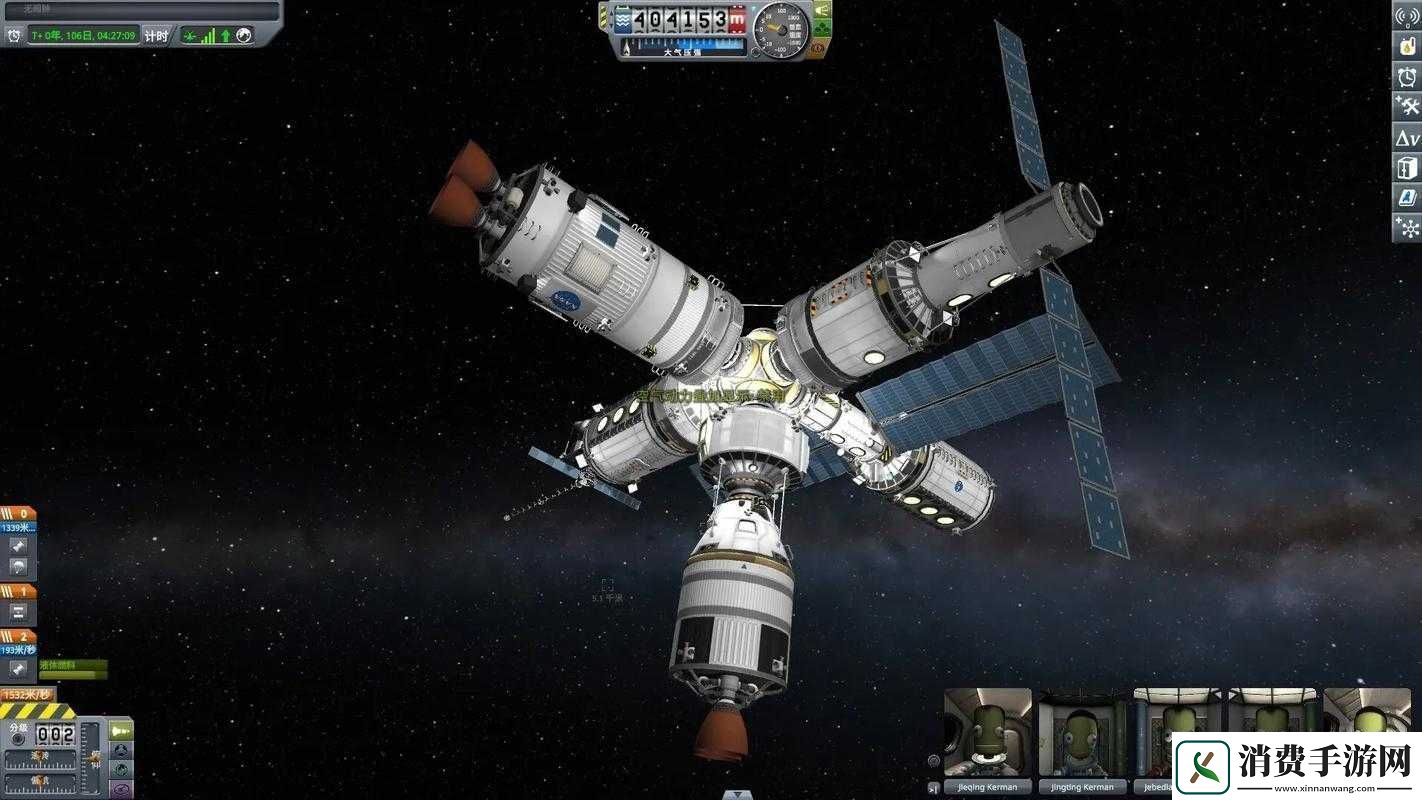The width and height of the screenshot is (1422, 800).
Task: Open the resources panel from the right sidebar
Action: pyautogui.click(x=1408, y=47)
